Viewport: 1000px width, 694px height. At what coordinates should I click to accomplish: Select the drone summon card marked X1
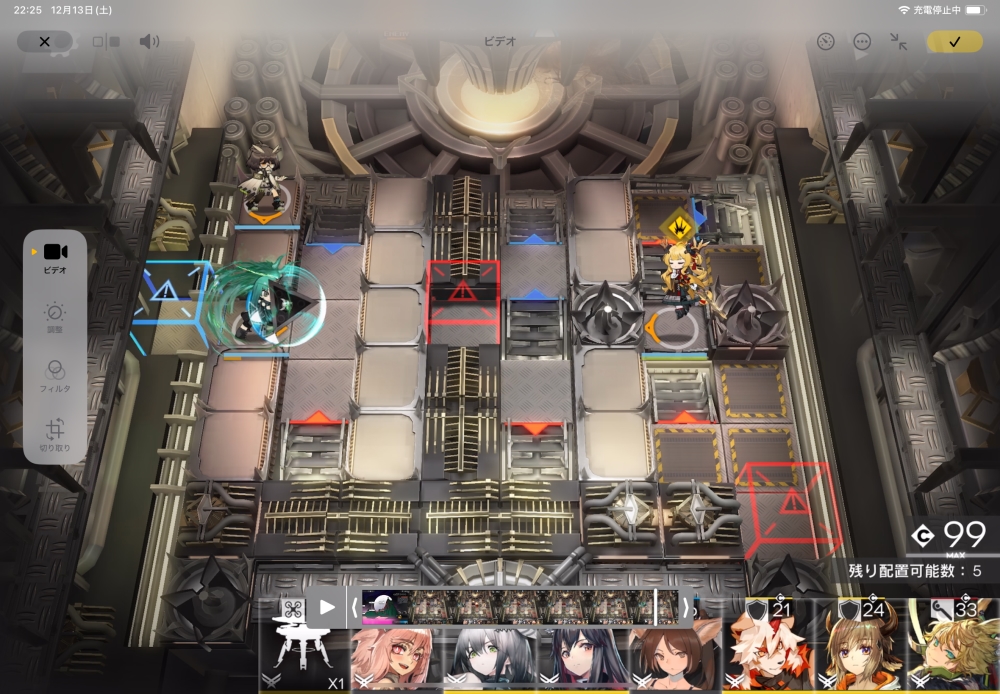click(302, 658)
